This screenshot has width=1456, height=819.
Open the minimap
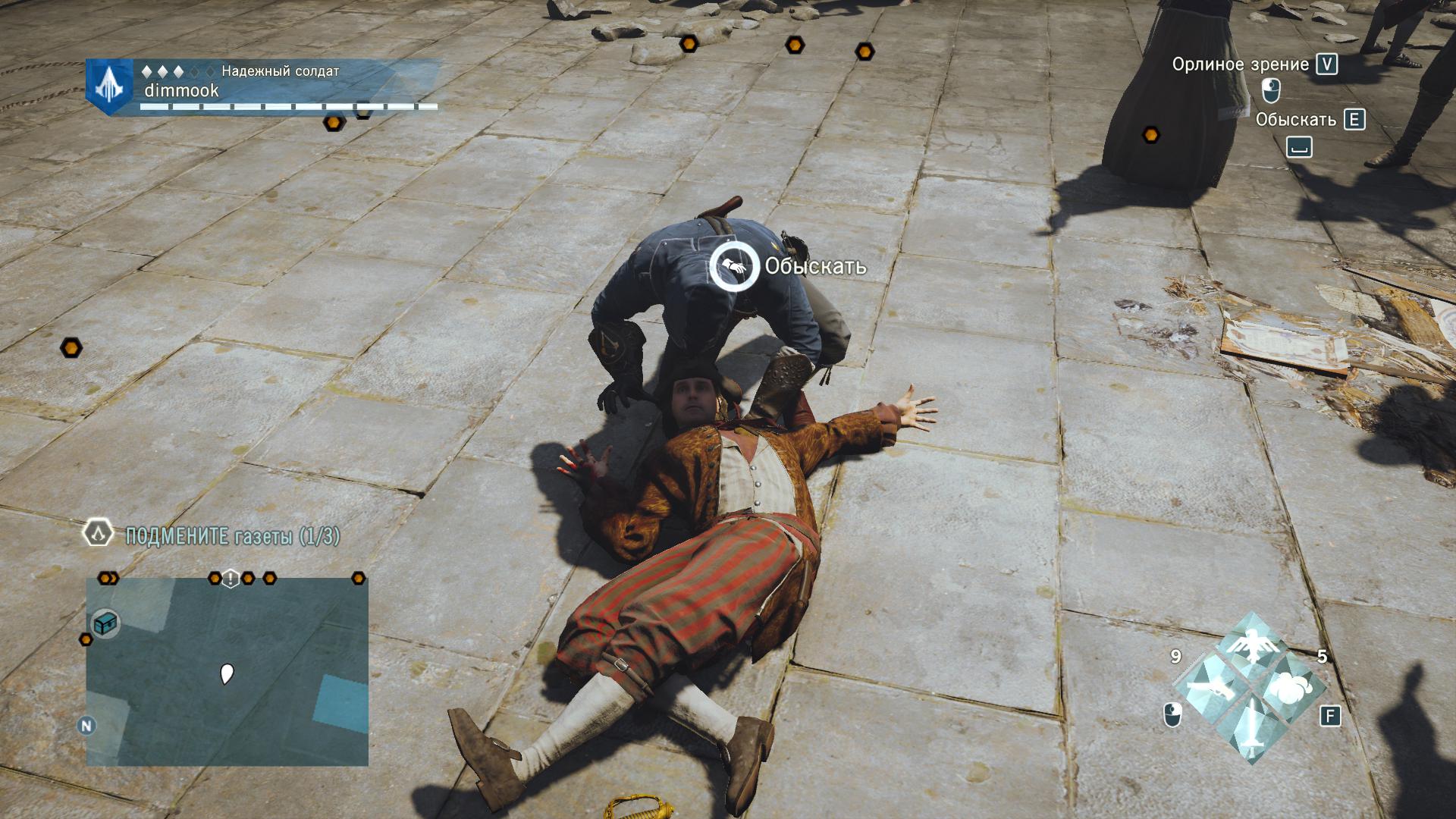tap(227, 671)
